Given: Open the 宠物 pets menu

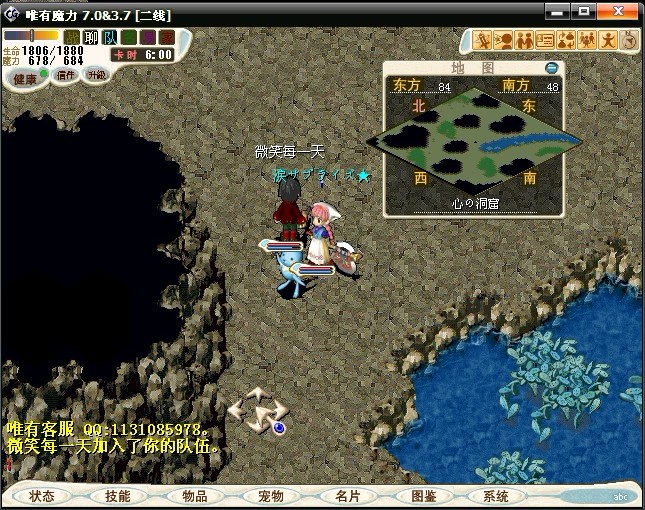Looking at the screenshot, I should (x=270, y=496).
